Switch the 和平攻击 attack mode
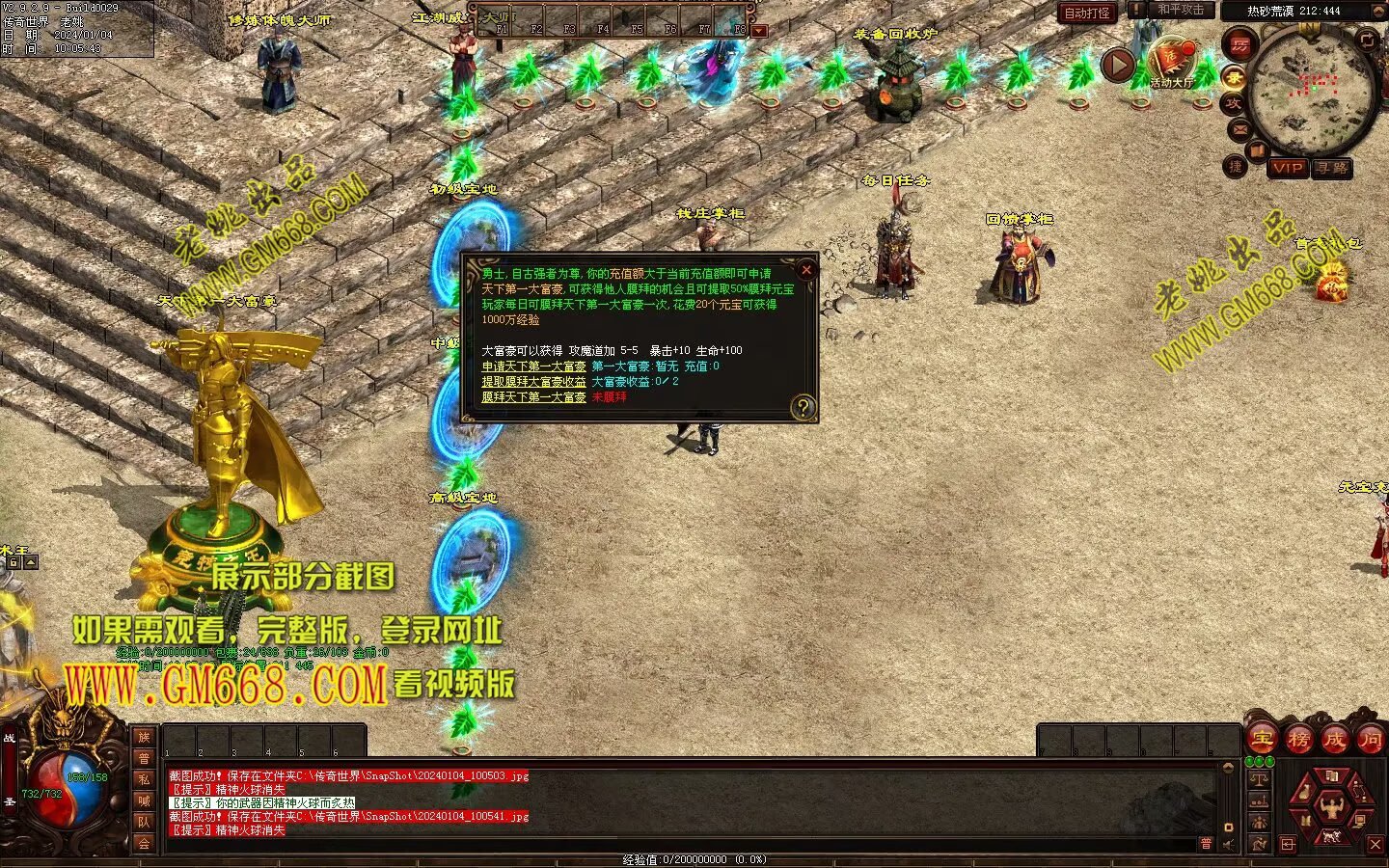Image resolution: width=1389 pixels, height=868 pixels. click(x=1180, y=11)
